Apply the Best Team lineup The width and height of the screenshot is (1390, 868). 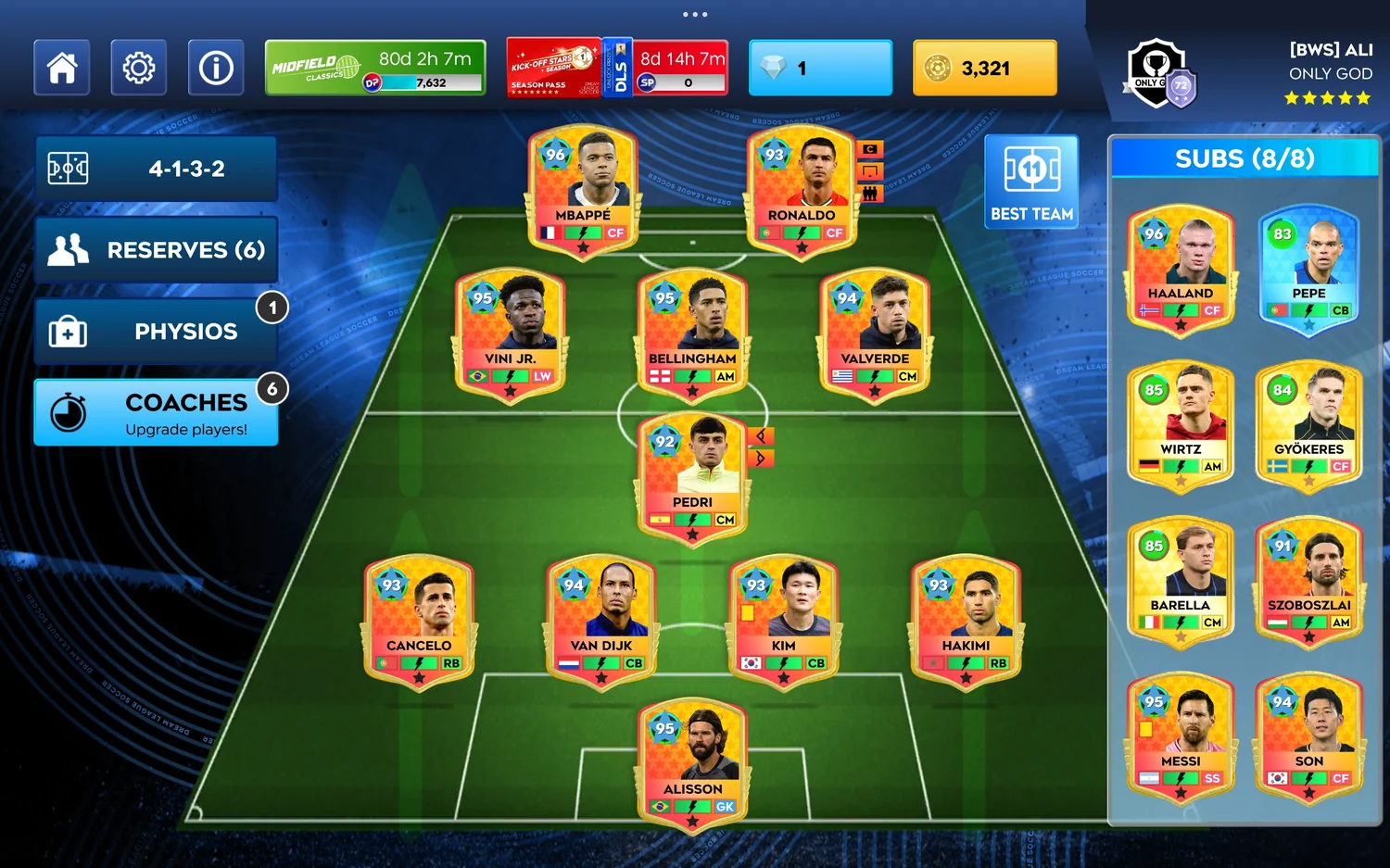(1031, 182)
